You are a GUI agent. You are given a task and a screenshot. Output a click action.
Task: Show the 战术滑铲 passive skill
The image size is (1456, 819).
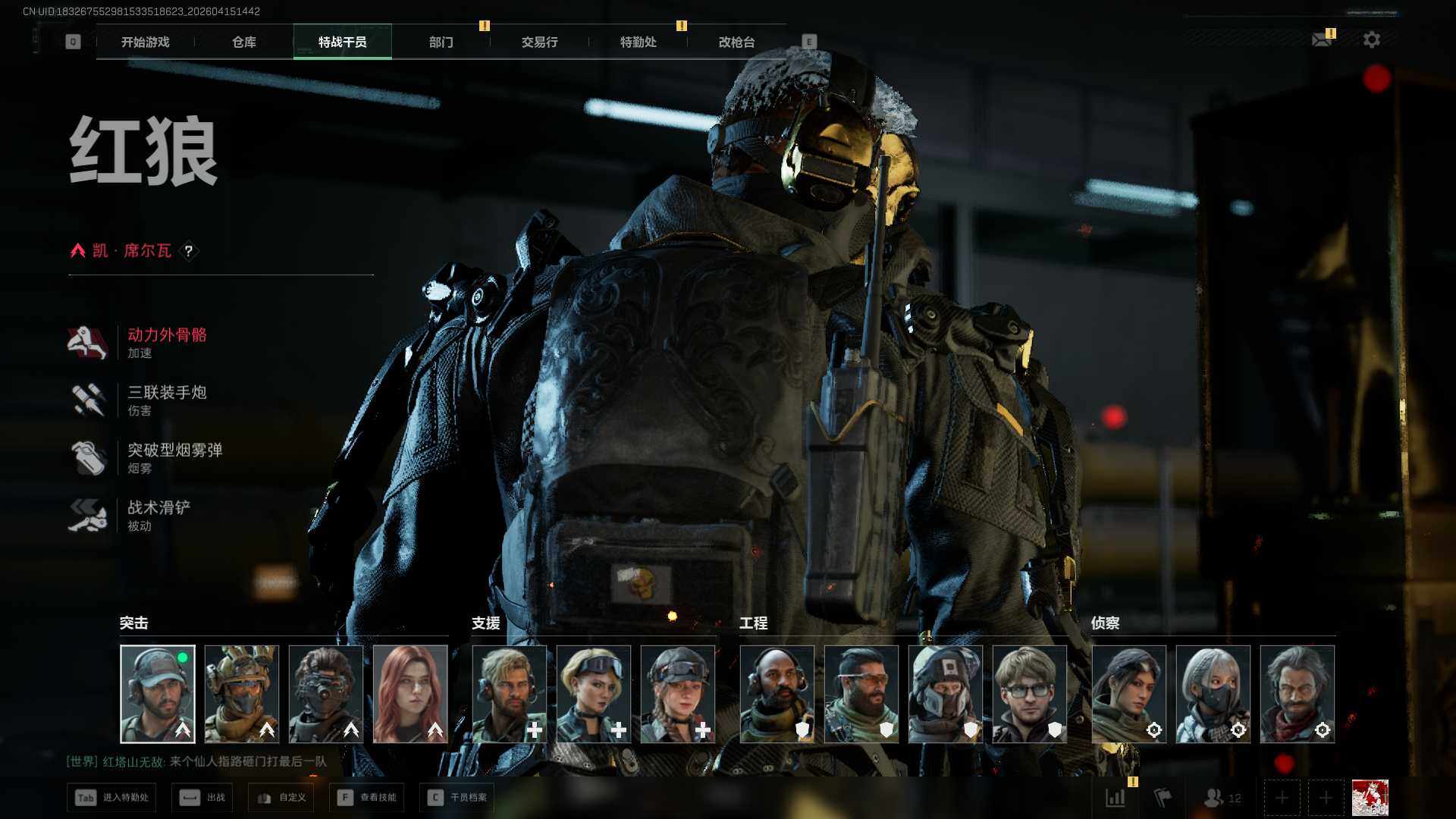(x=158, y=515)
